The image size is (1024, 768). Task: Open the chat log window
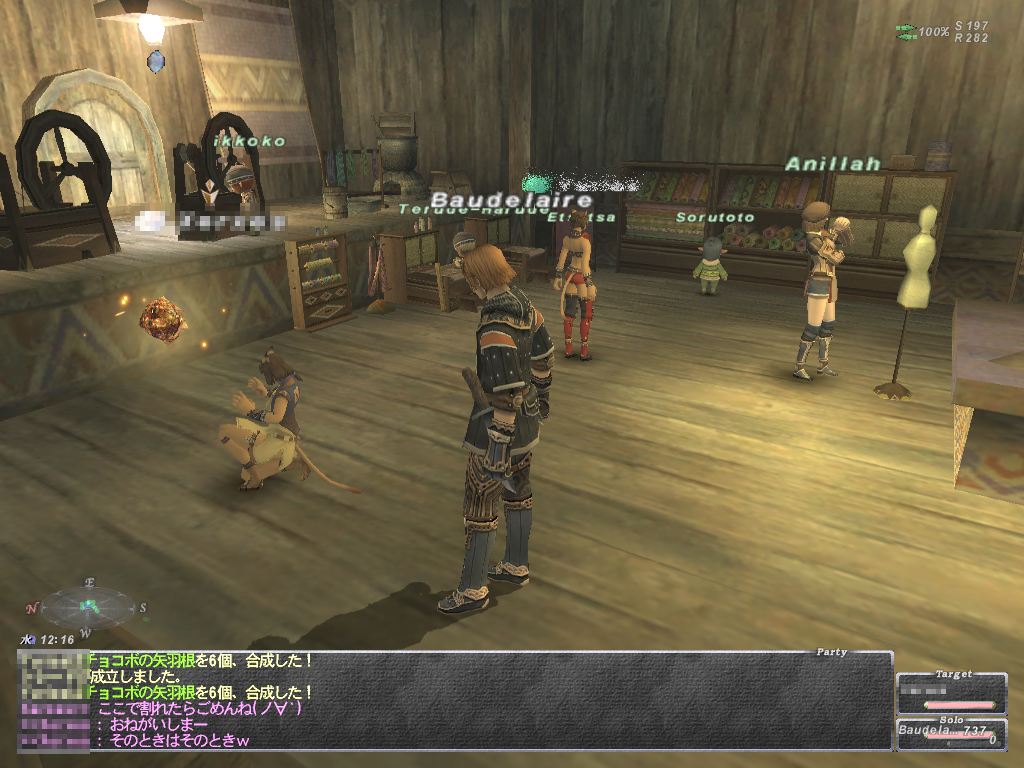pyautogui.click(x=455, y=701)
